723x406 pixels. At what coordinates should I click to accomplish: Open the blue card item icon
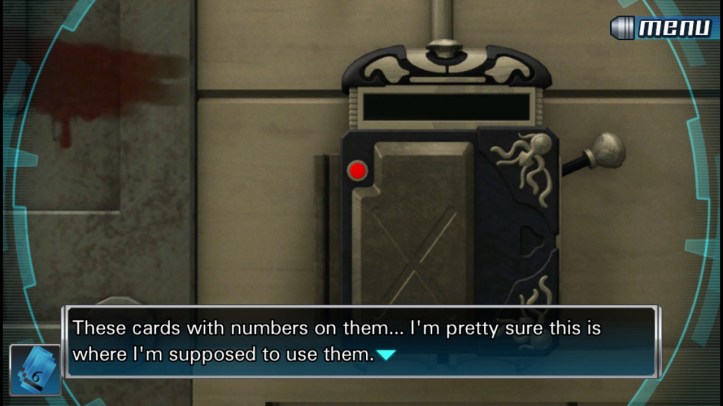click(x=35, y=369)
